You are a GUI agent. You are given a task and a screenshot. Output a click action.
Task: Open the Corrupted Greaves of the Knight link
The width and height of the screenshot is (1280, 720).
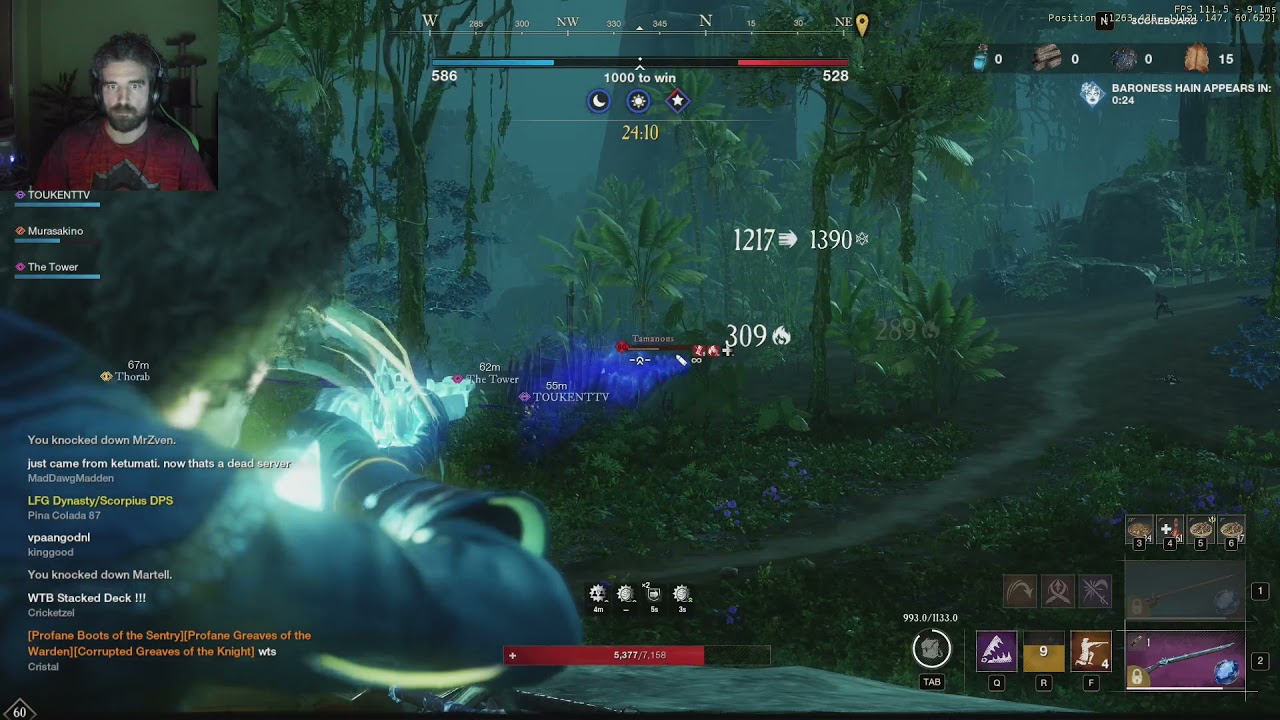coord(140,651)
